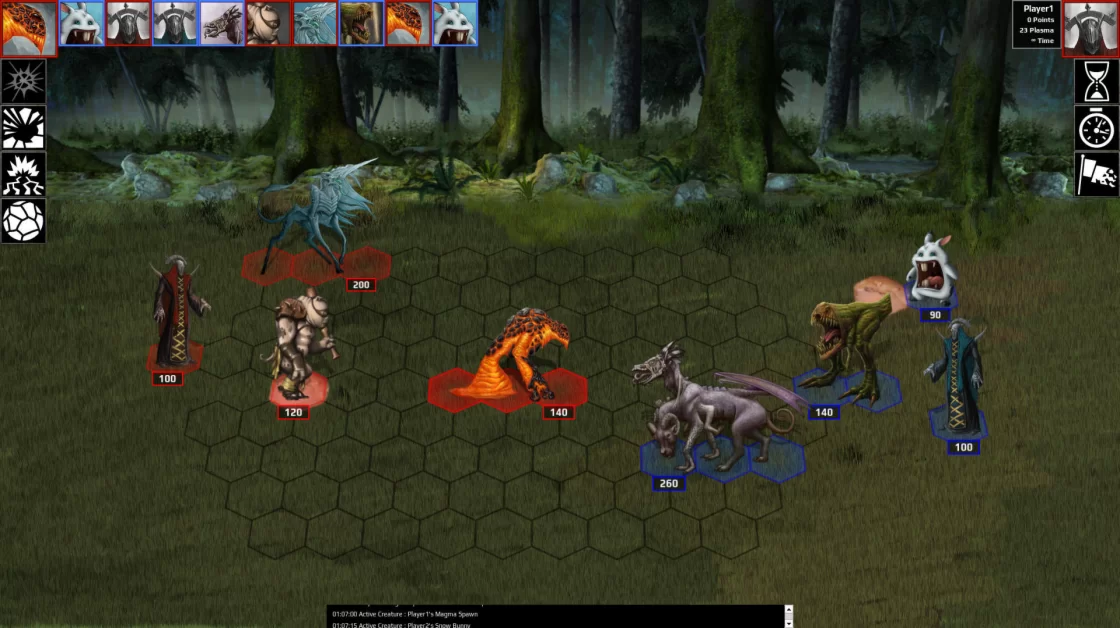Activate the spiked burst ability icon

coord(23,82)
